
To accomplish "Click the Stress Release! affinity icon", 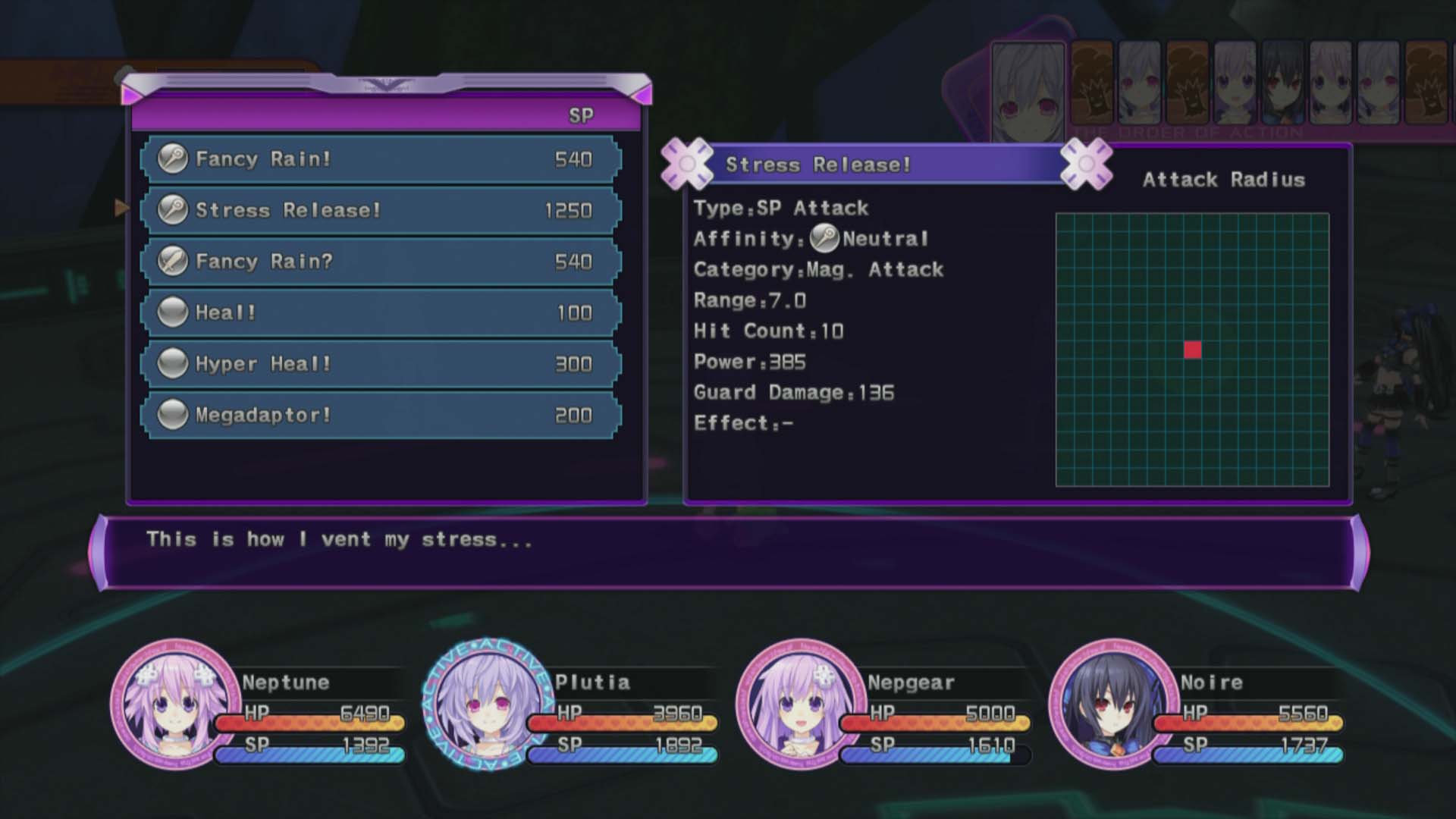I will (x=174, y=210).
